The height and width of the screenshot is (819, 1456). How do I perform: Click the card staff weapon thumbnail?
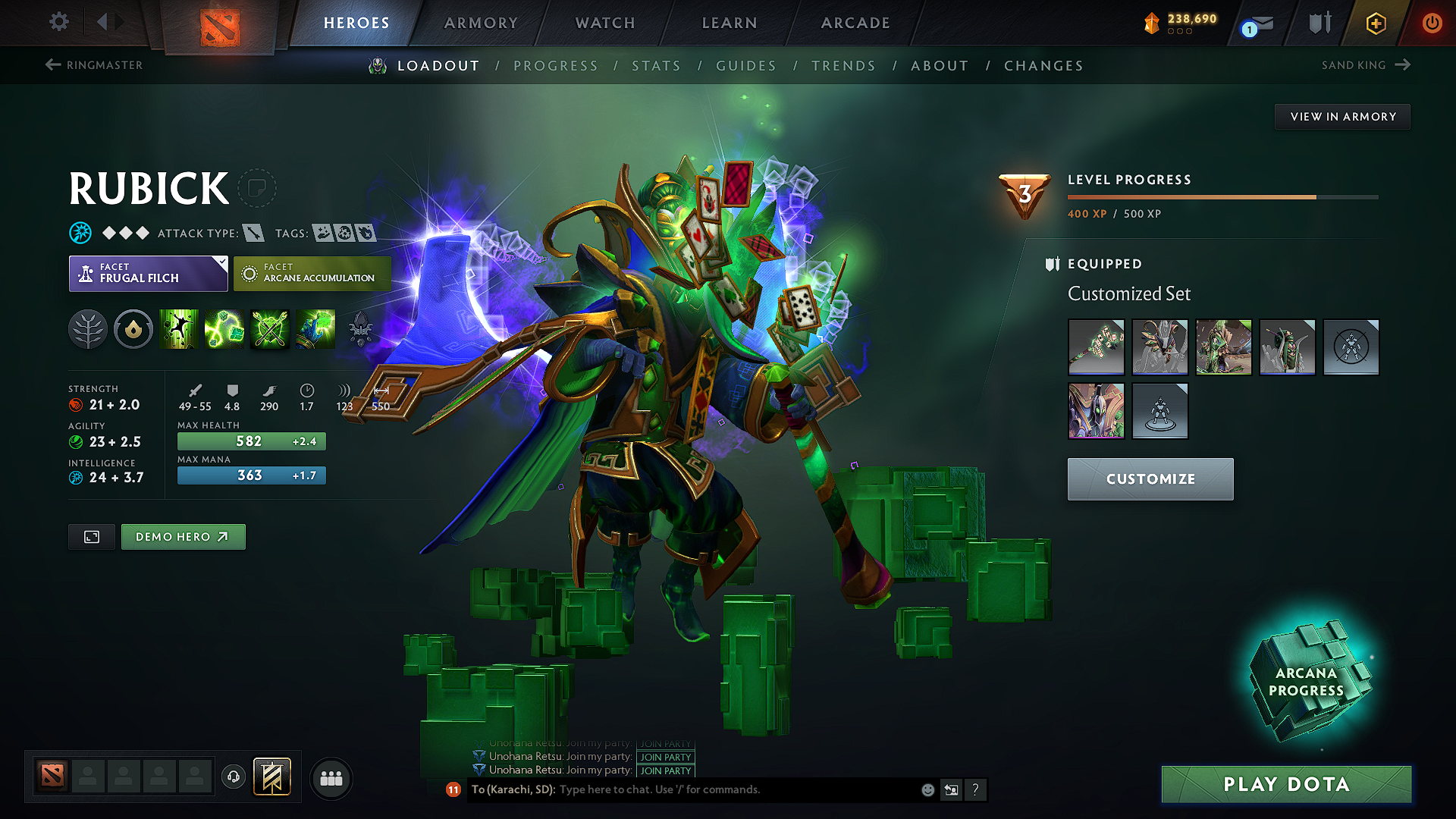tap(1096, 347)
